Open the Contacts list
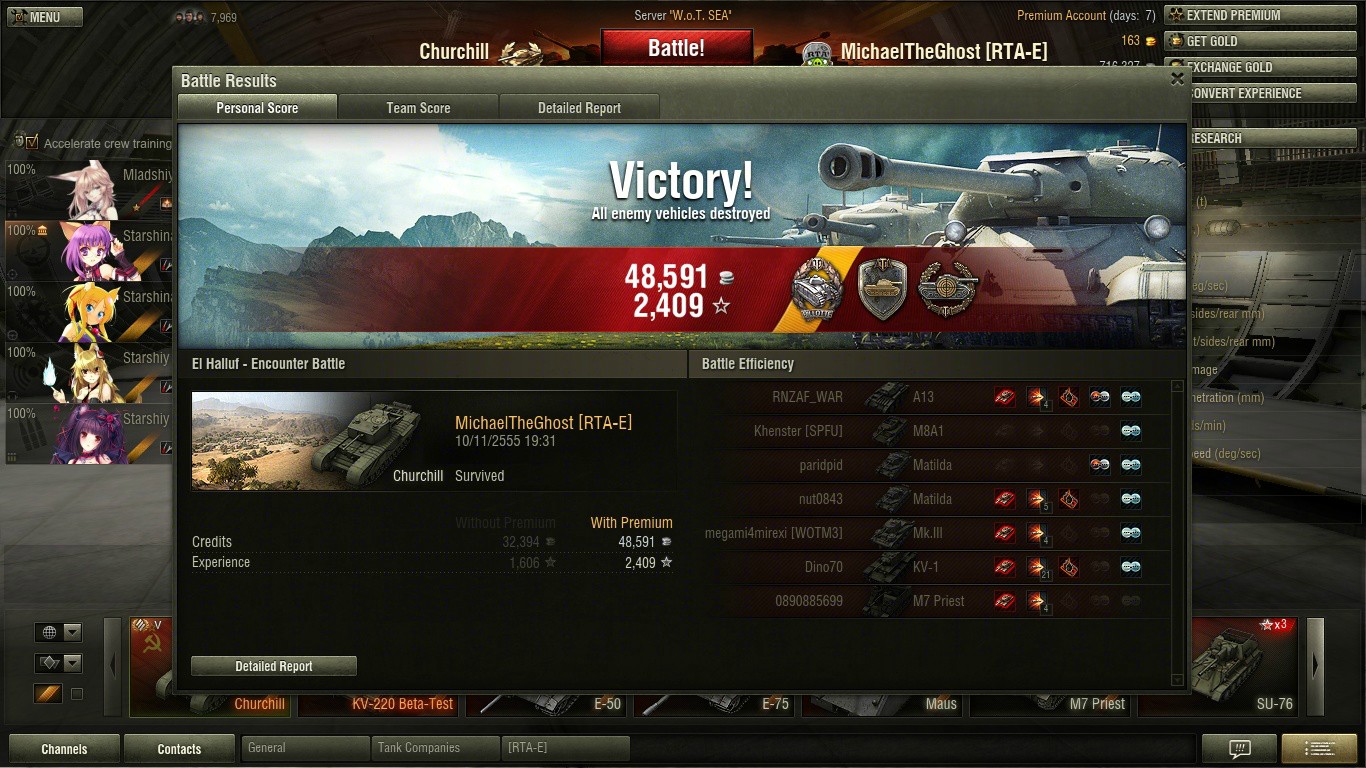This screenshot has height=768, width=1366. [x=179, y=749]
